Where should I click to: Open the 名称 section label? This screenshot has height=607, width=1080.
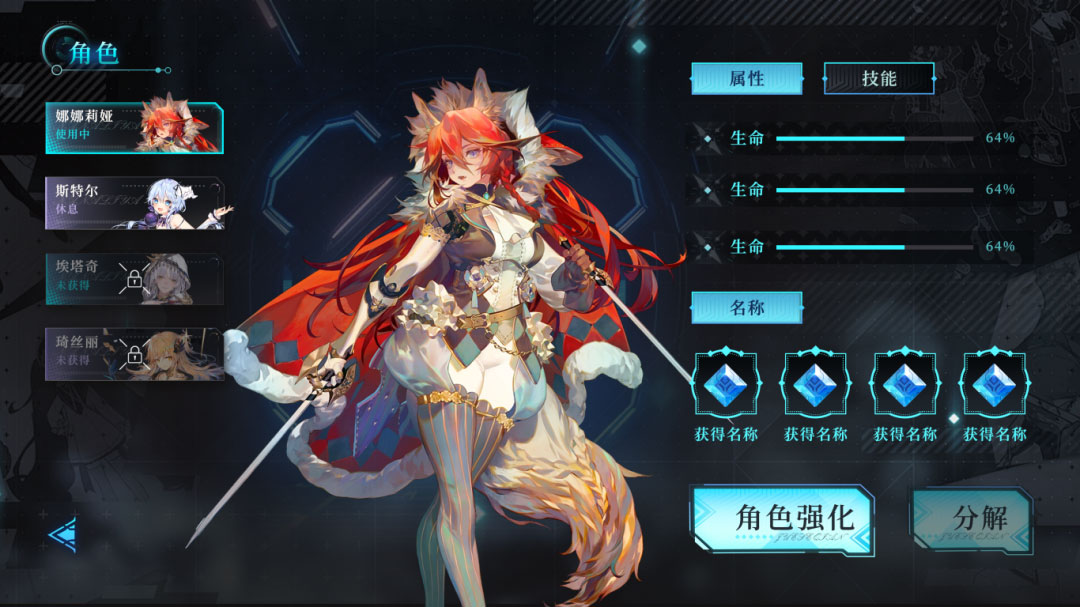click(746, 307)
